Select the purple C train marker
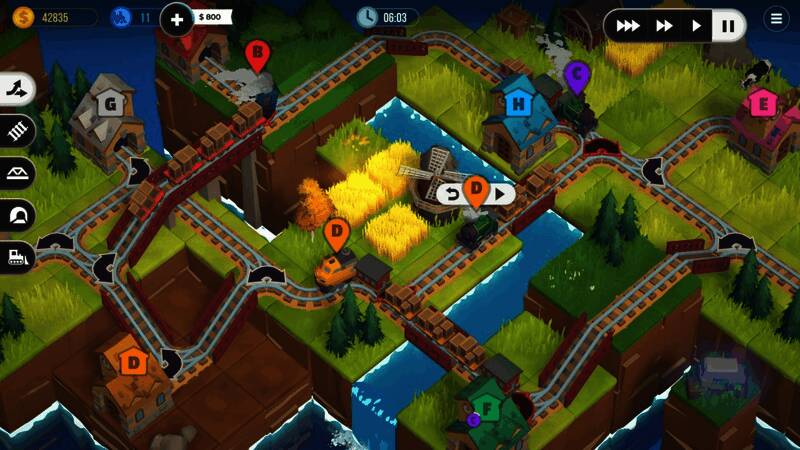 576,74
